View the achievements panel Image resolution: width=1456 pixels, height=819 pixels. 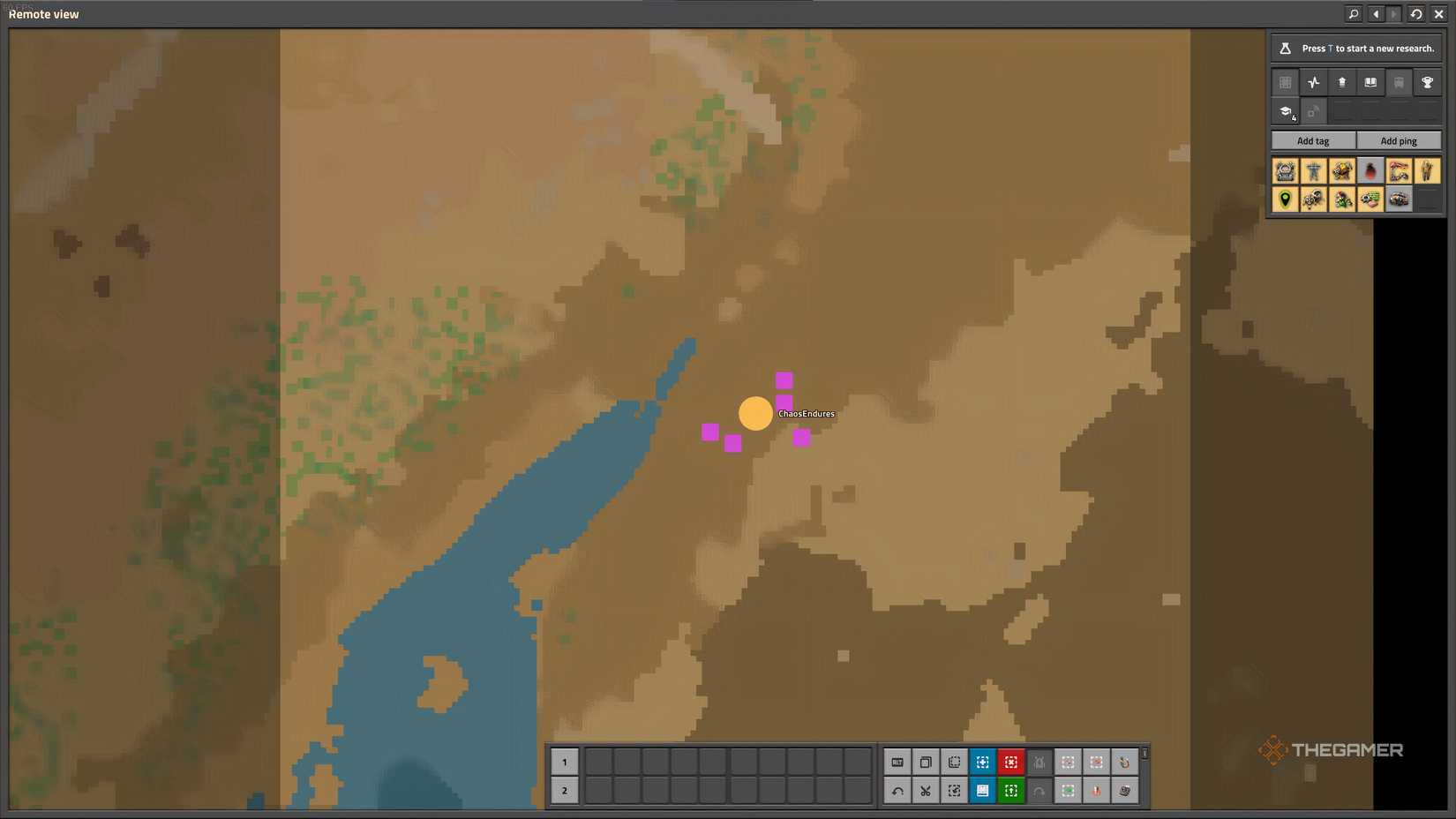(1428, 81)
